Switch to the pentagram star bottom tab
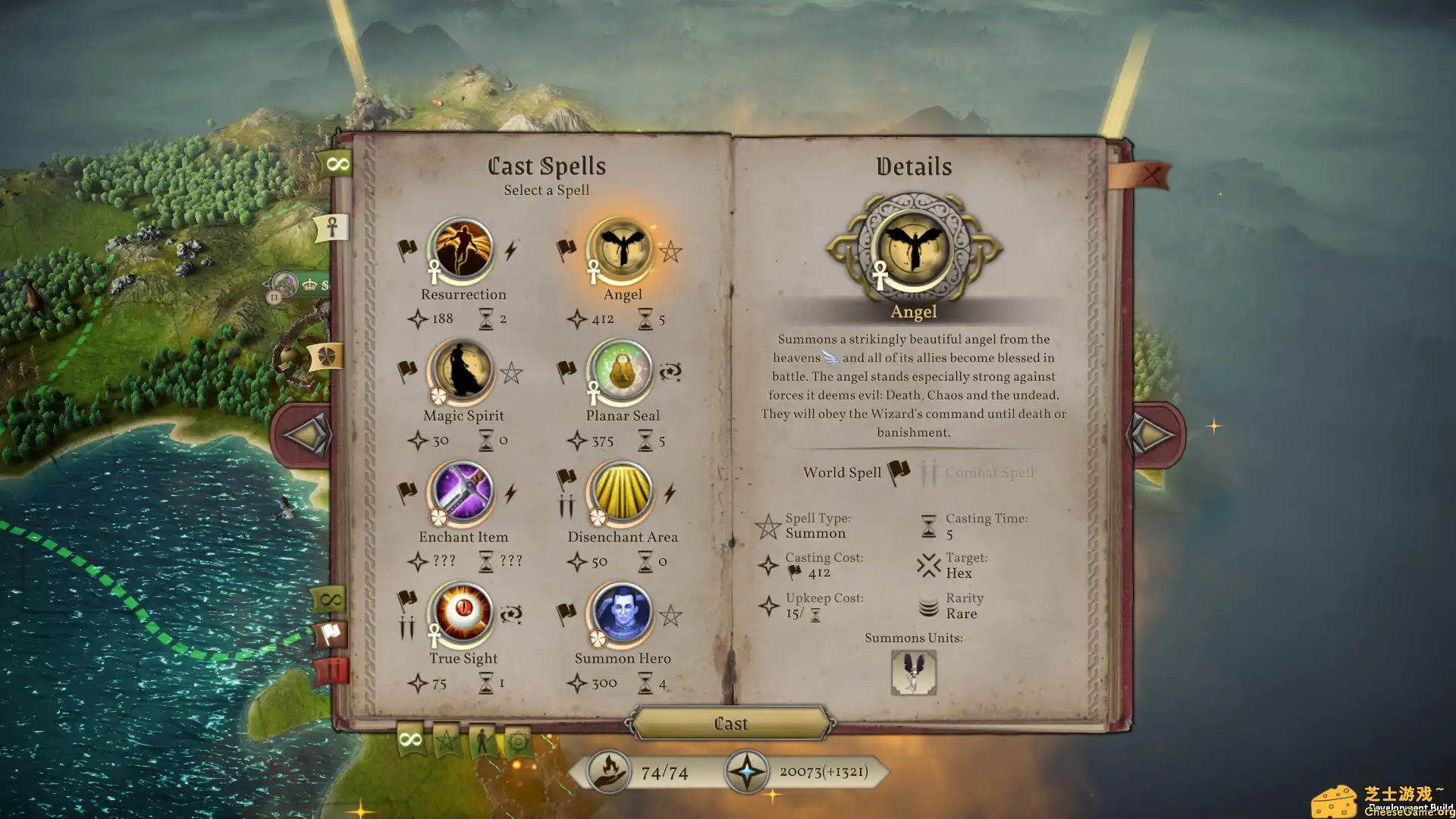1456x819 pixels. 447,739
